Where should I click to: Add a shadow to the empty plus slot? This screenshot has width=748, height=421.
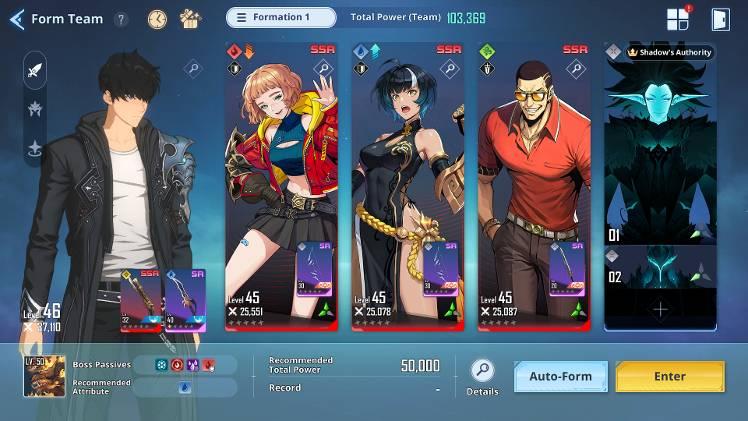click(660, 309)
